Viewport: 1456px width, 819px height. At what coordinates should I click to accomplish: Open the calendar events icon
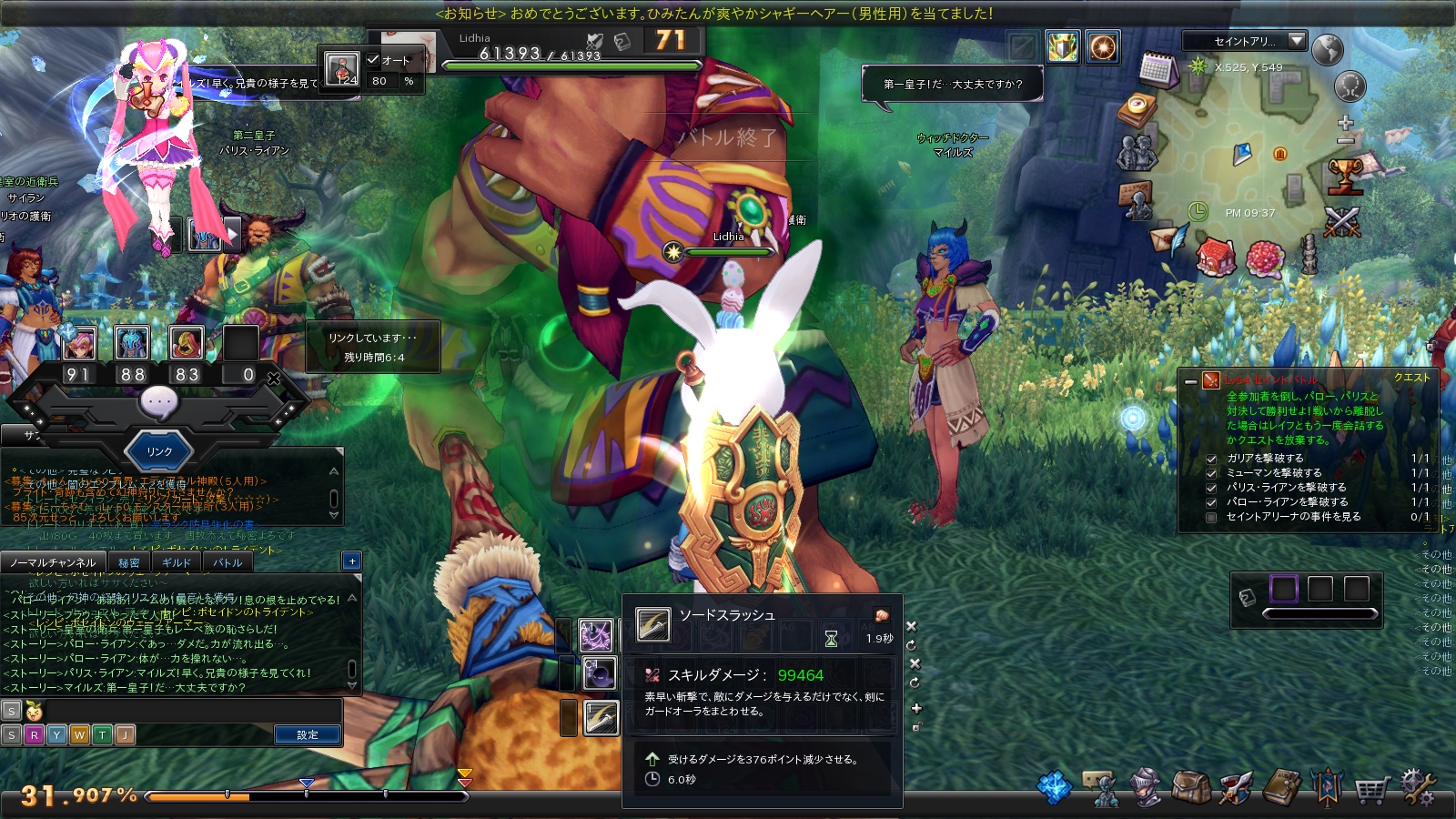[1158, 69]
